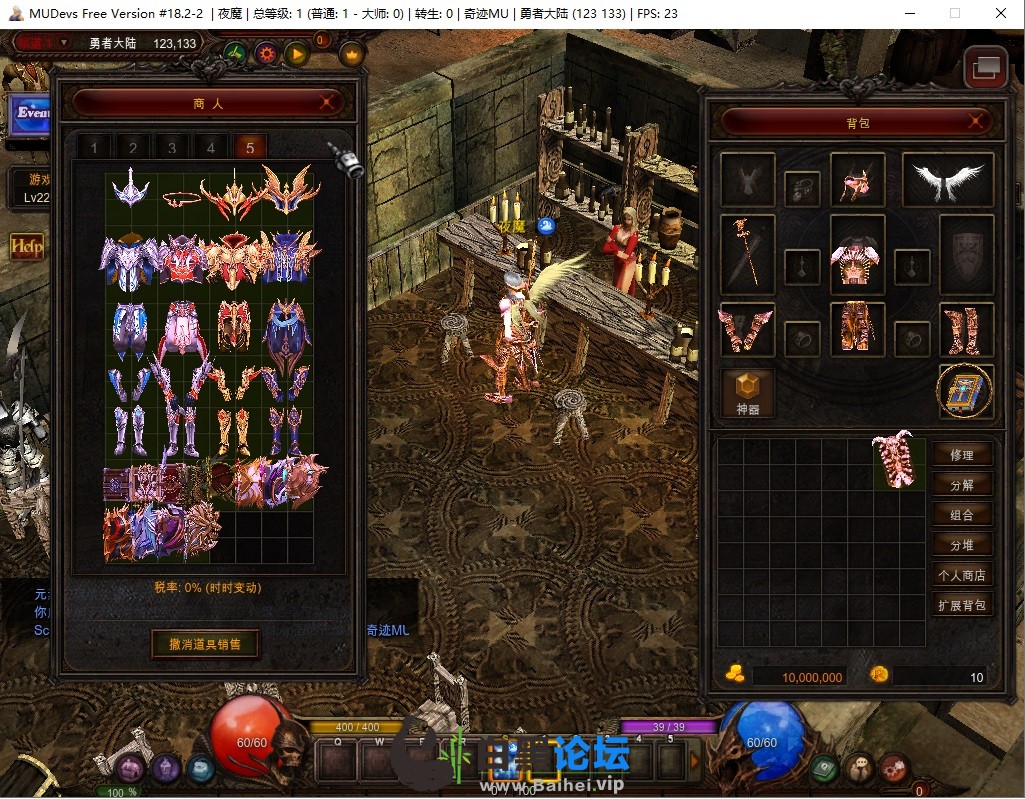Click the 组合 combine button
The height and width of the screenshot is (799, 1025).
pyautogui.click(x=962, y=515)
